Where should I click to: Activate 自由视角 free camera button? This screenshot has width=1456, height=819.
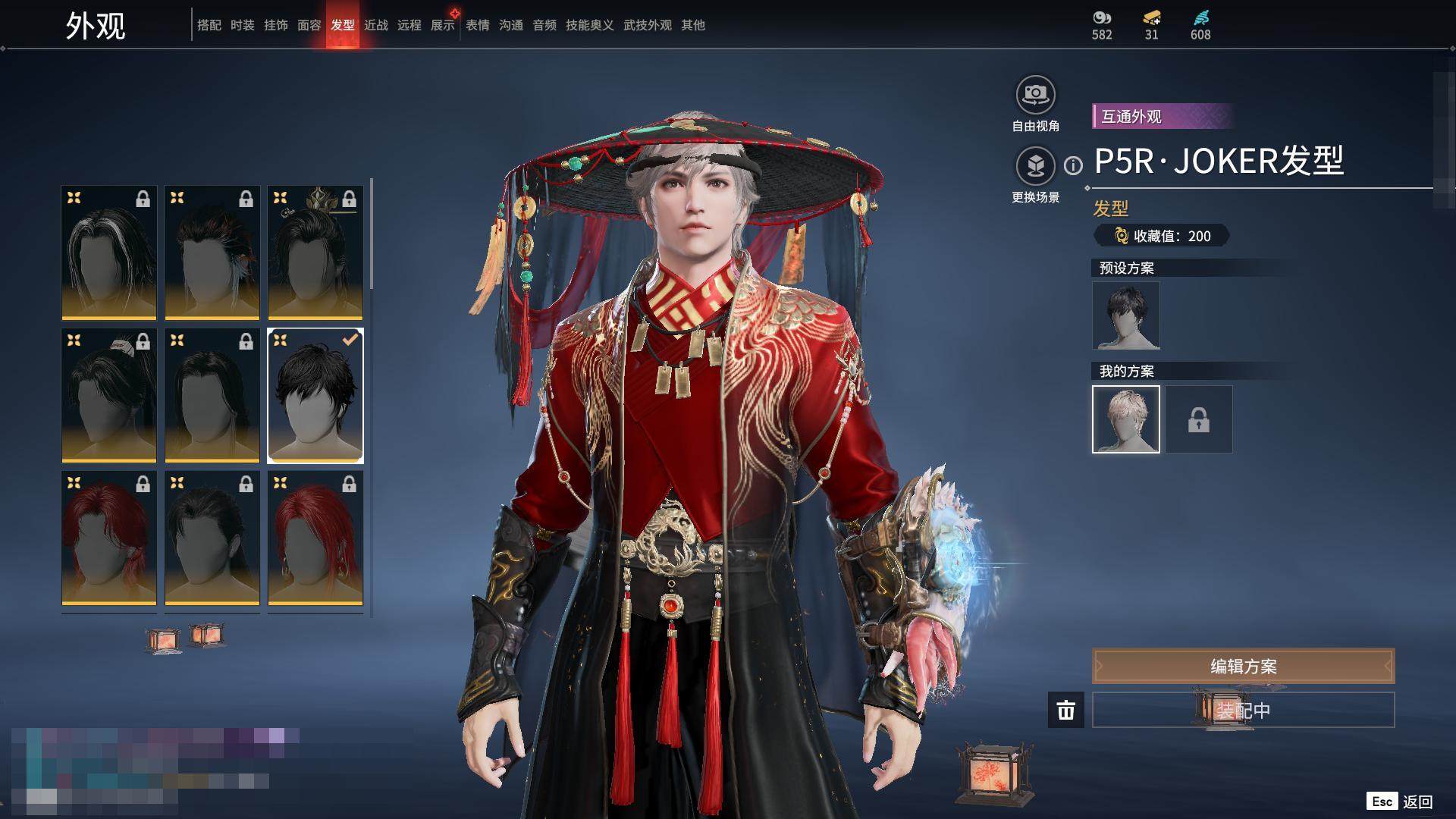point(1035,96)
